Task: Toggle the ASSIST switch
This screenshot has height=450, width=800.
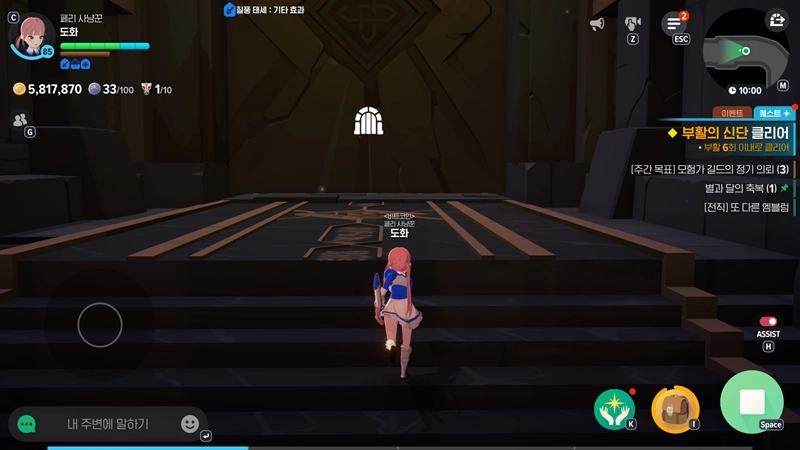Action: [768, 323]
